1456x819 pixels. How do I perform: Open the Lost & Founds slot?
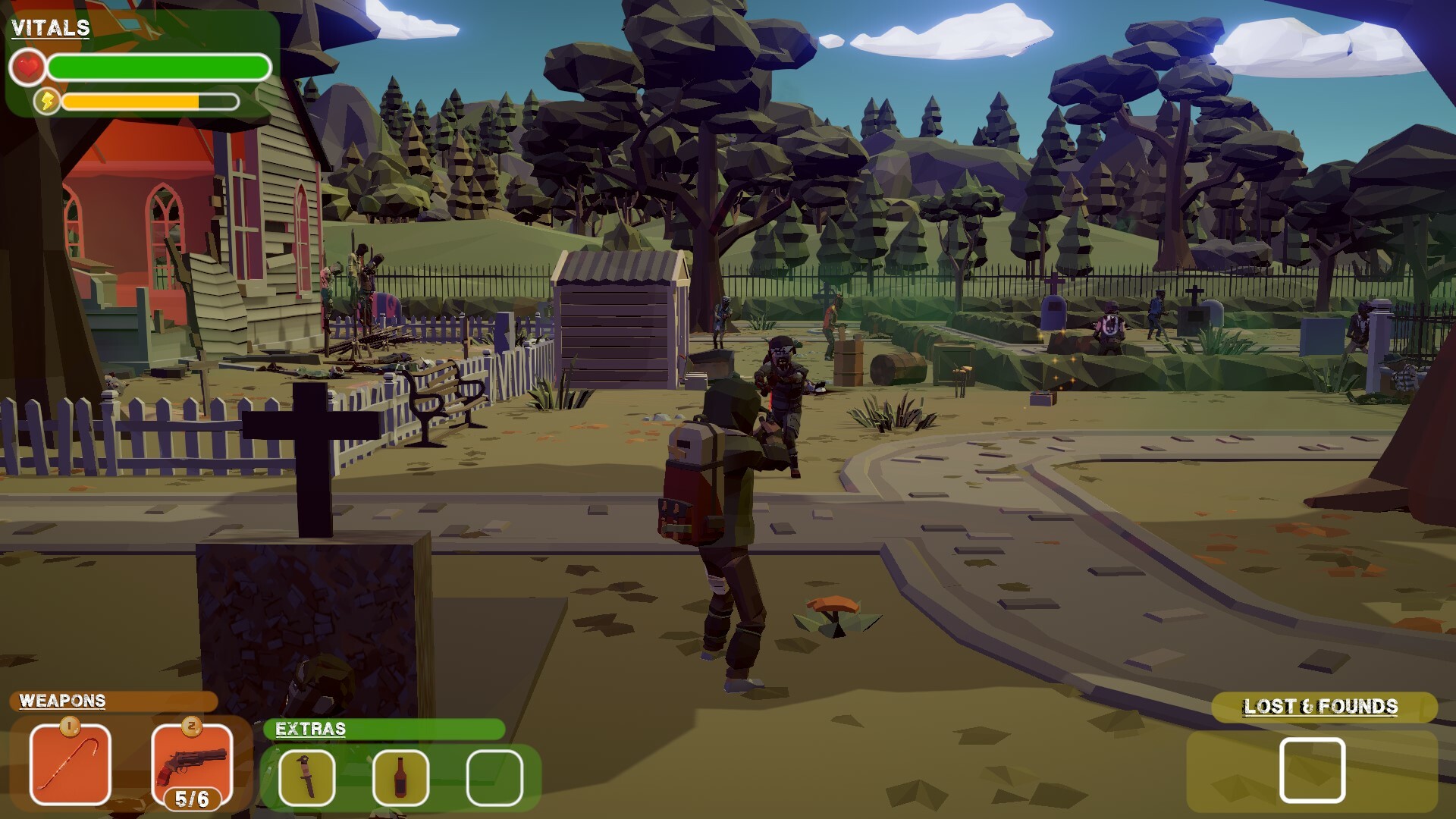pos(1312,770)
